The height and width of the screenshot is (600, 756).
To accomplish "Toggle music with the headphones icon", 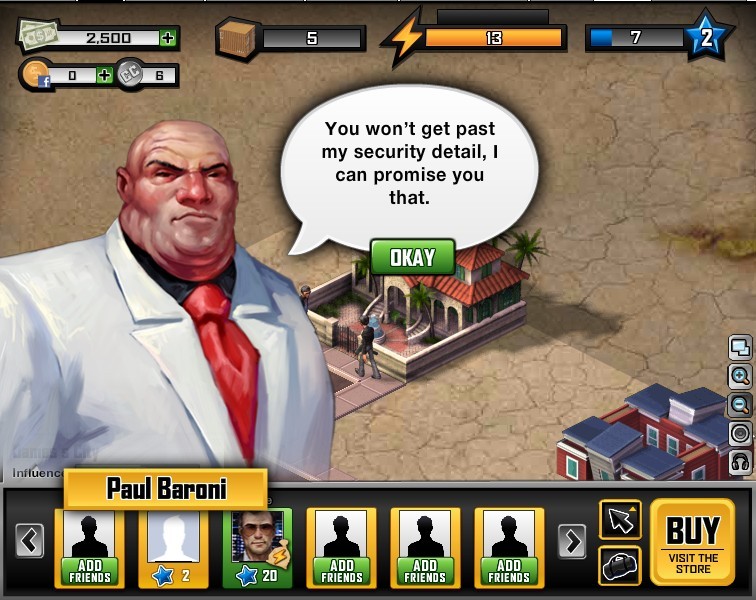I will (x=741, y=462).
